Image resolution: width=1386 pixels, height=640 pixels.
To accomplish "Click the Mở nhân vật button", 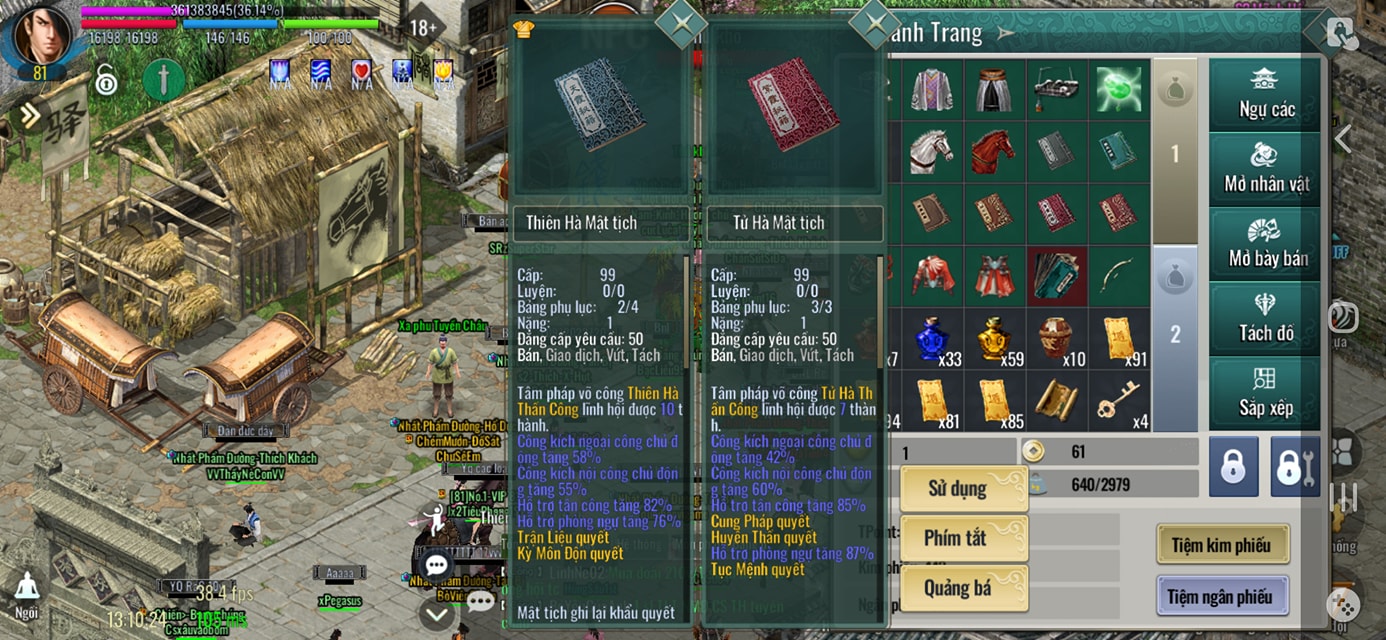I will pyautogui.click(x=1266, y=169).
